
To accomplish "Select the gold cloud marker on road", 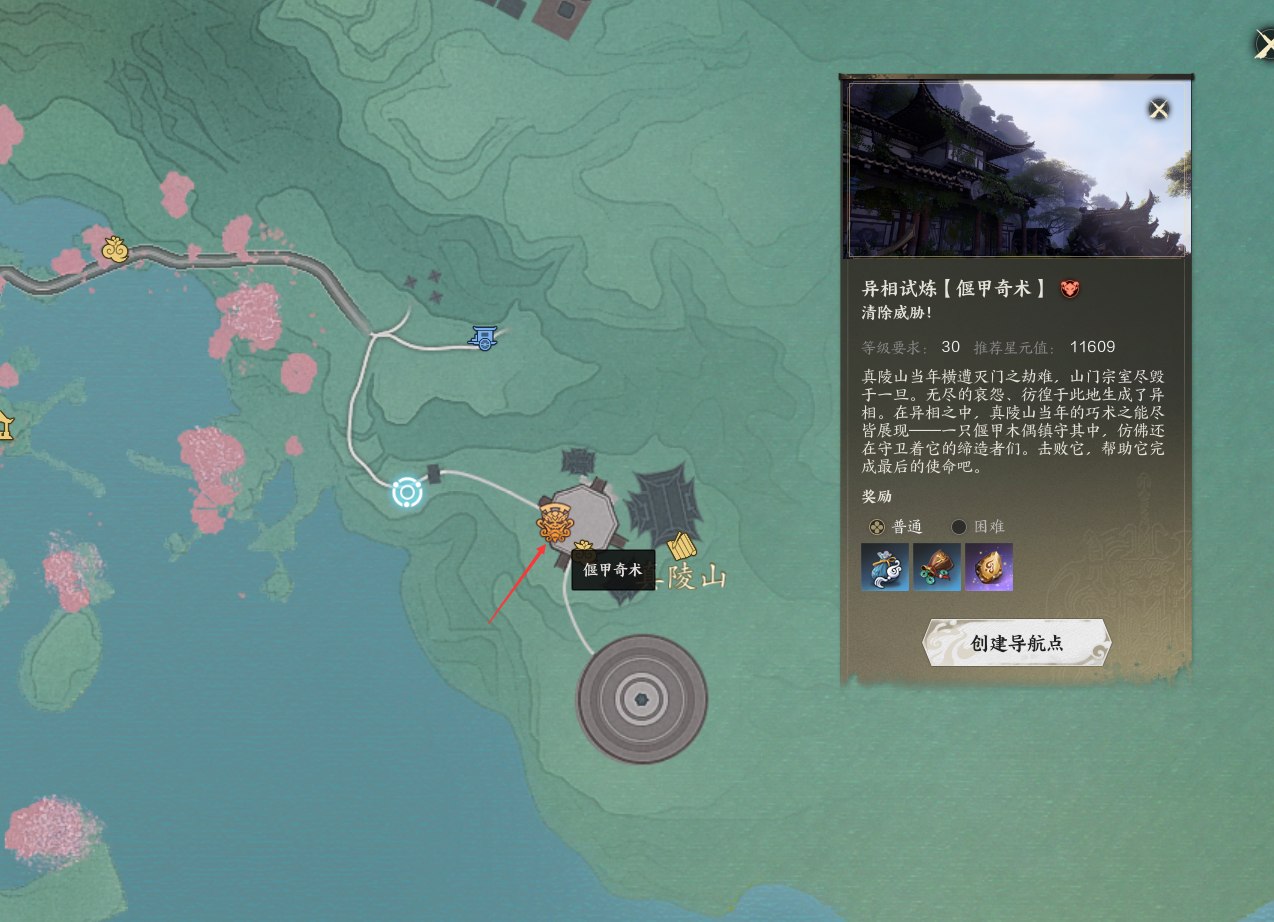I will (x=115, y=248).
